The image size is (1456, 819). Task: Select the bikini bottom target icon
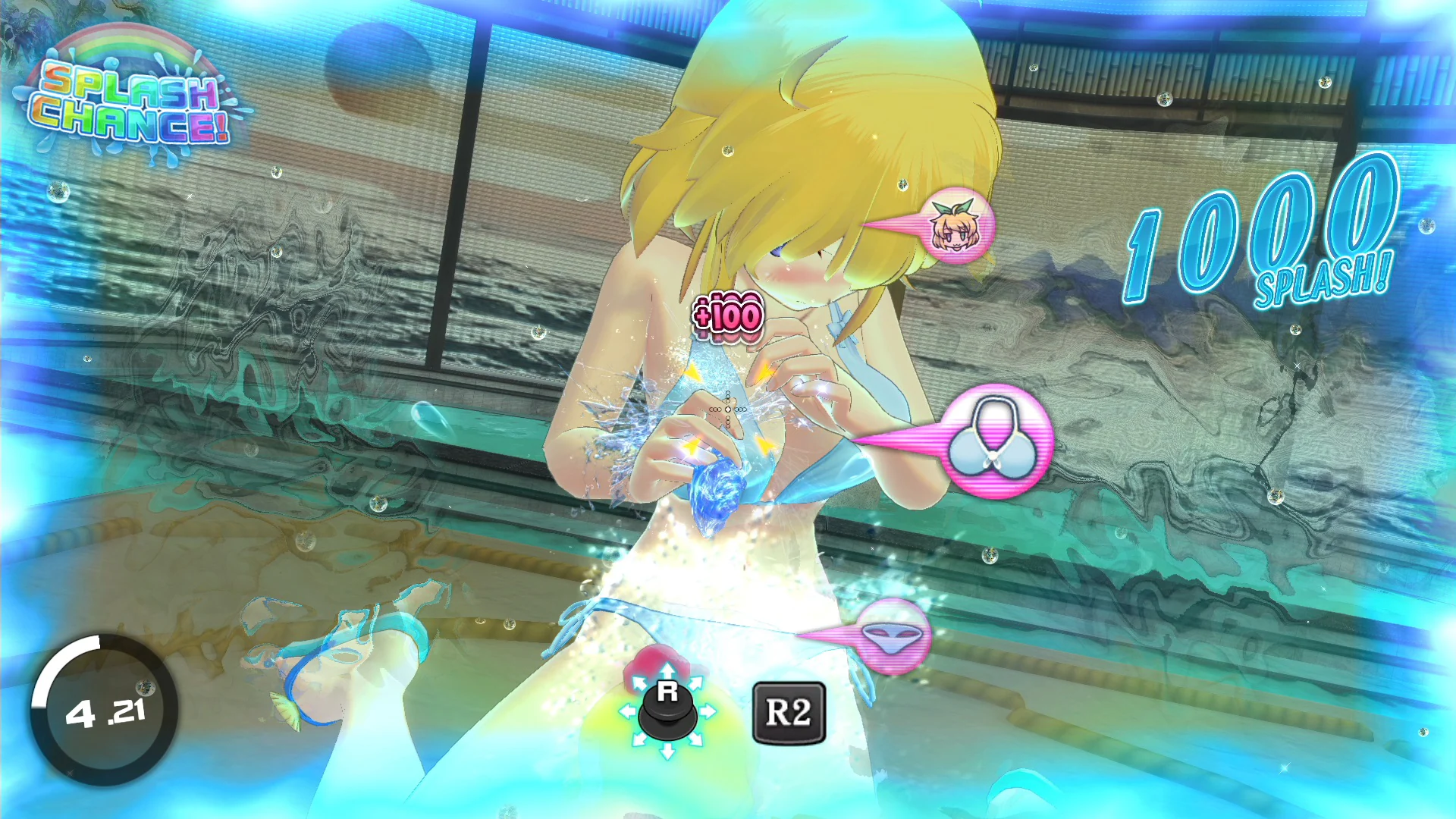point(893,638)
